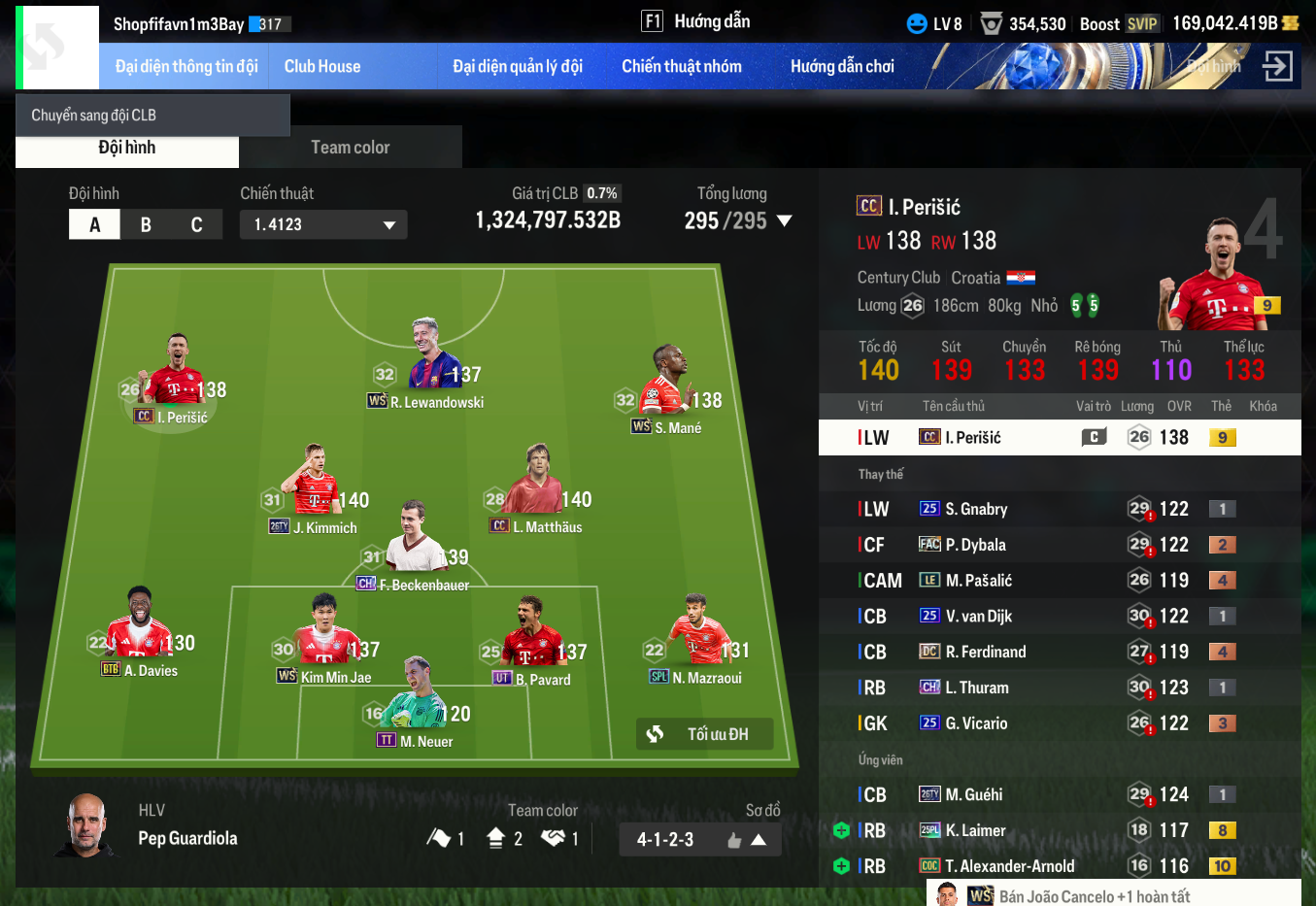Expand the Tổng lương 295/295 arrow
The width and height of the screenshot is (1316, 906).
click(x=784, y=221)
